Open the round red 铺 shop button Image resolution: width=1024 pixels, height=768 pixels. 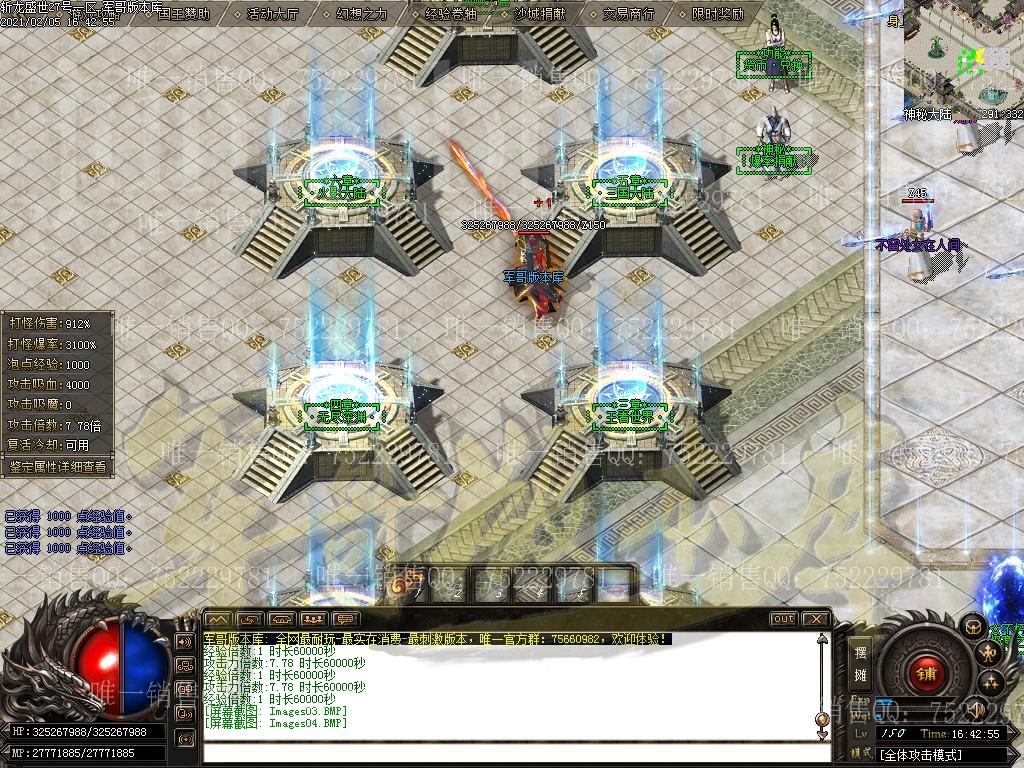pos(926,673)
